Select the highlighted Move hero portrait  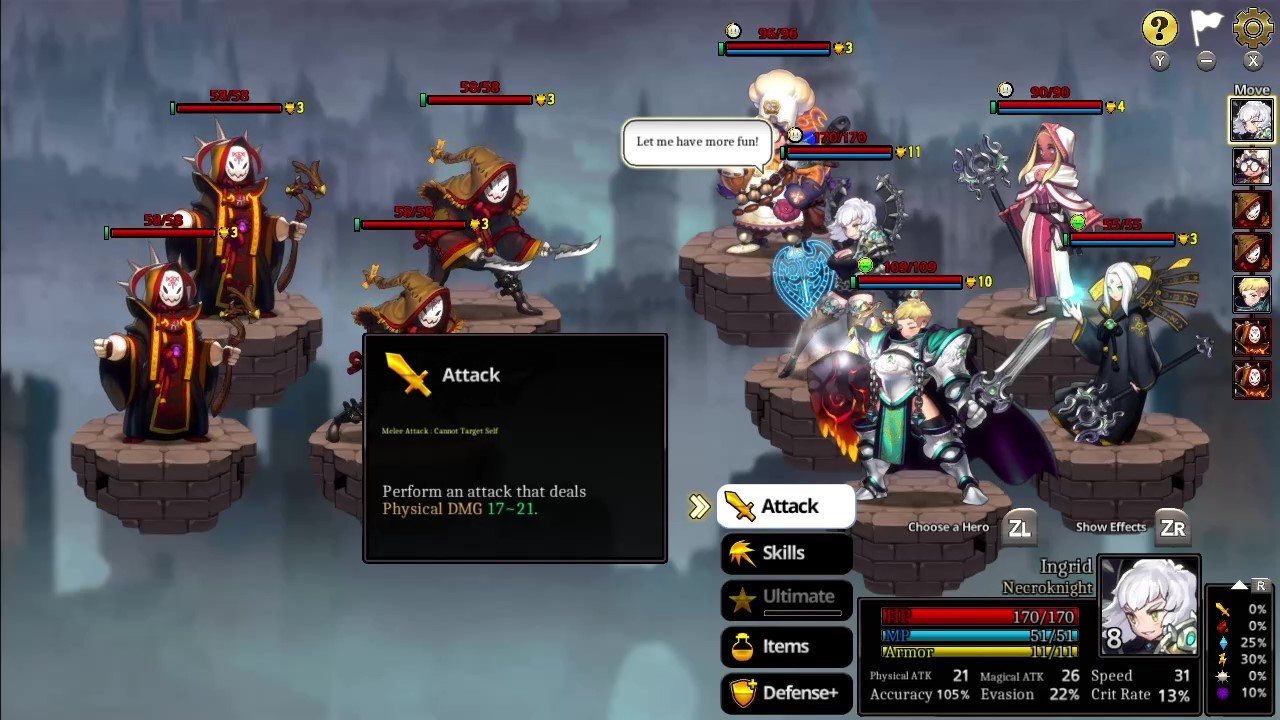point(1252,120)
